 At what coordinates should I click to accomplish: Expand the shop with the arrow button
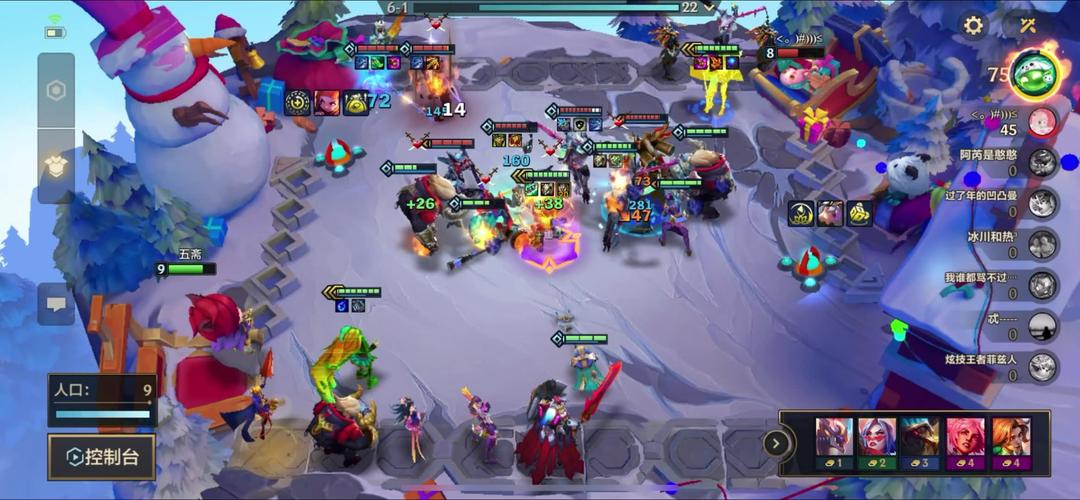pos(776,443)
